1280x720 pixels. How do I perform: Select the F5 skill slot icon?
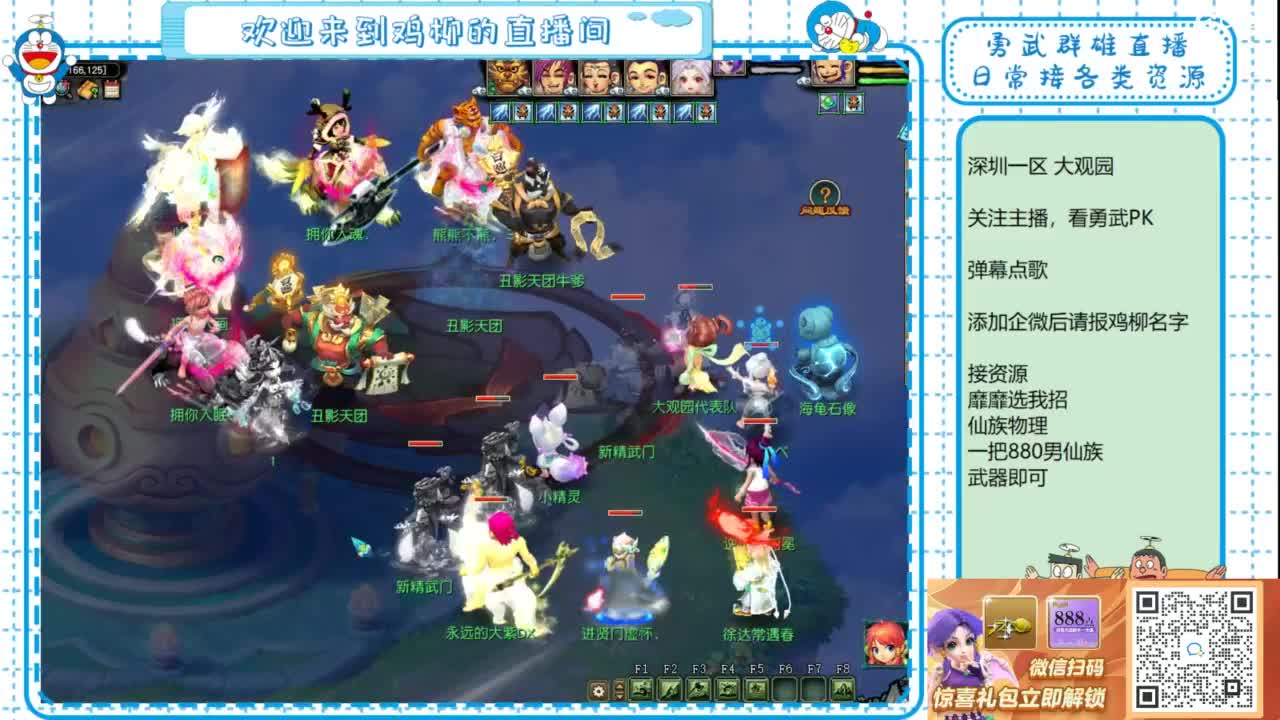click(x=755, y=690)
